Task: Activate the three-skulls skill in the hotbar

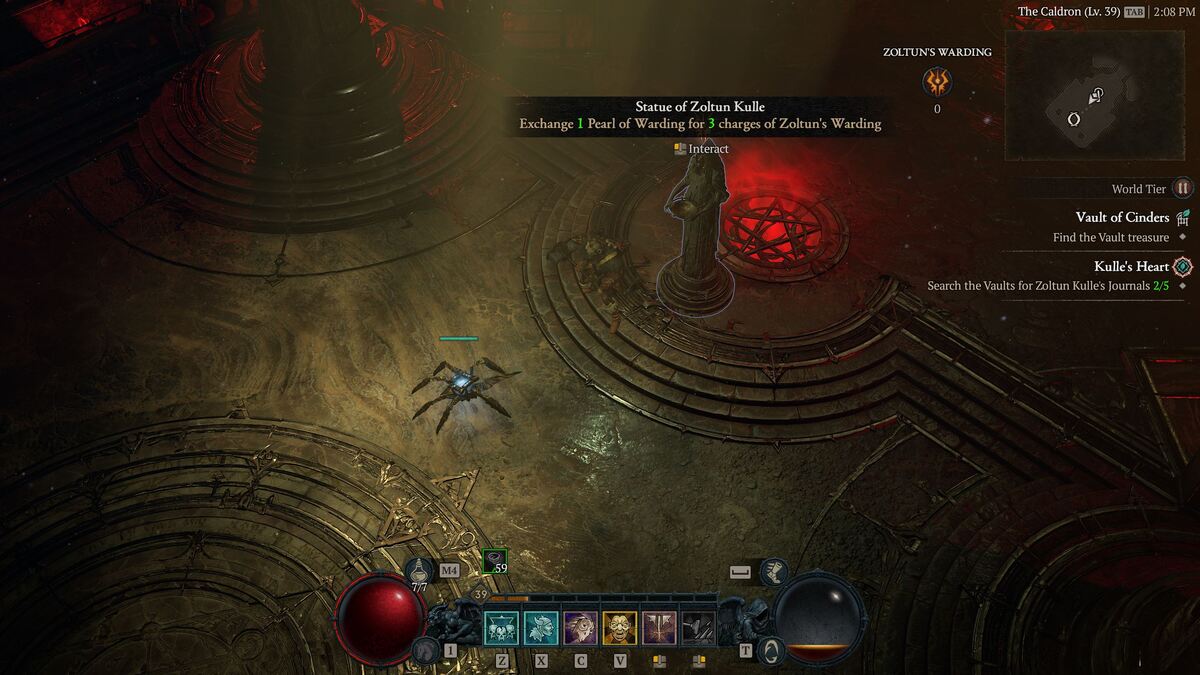Action: click(x=501, y=628)
